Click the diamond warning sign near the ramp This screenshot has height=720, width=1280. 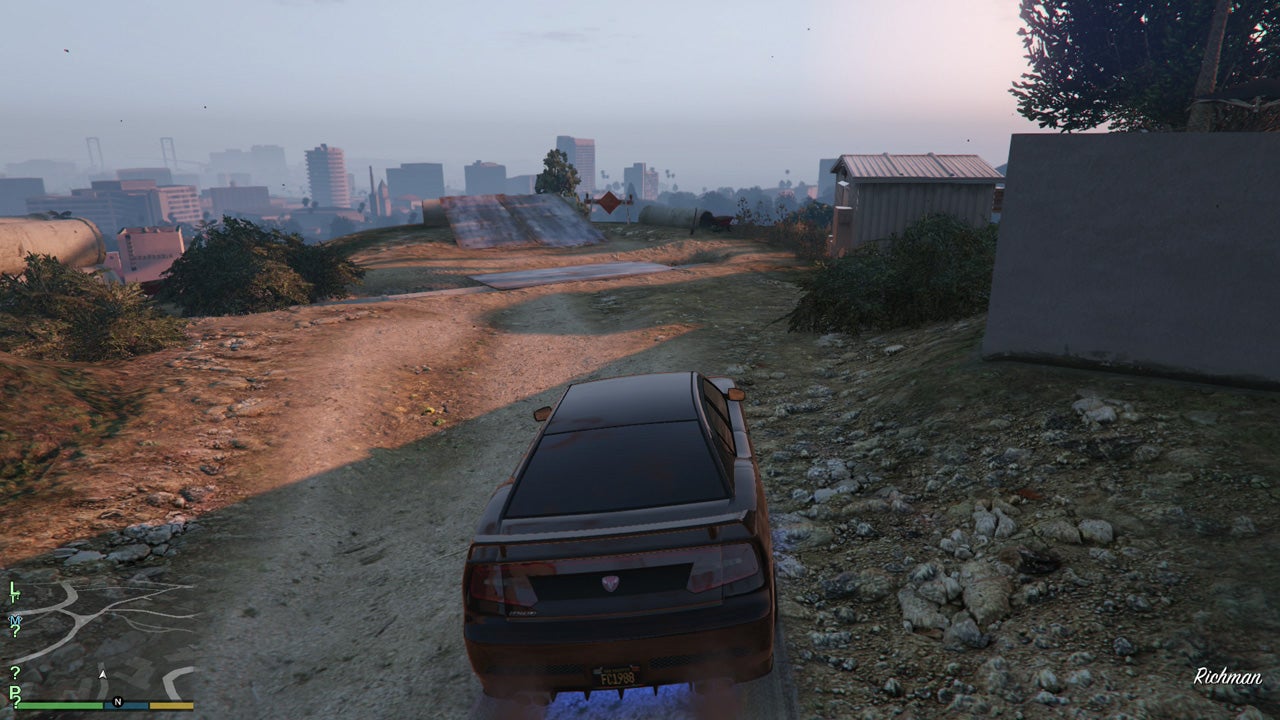[x=609, y=203]
